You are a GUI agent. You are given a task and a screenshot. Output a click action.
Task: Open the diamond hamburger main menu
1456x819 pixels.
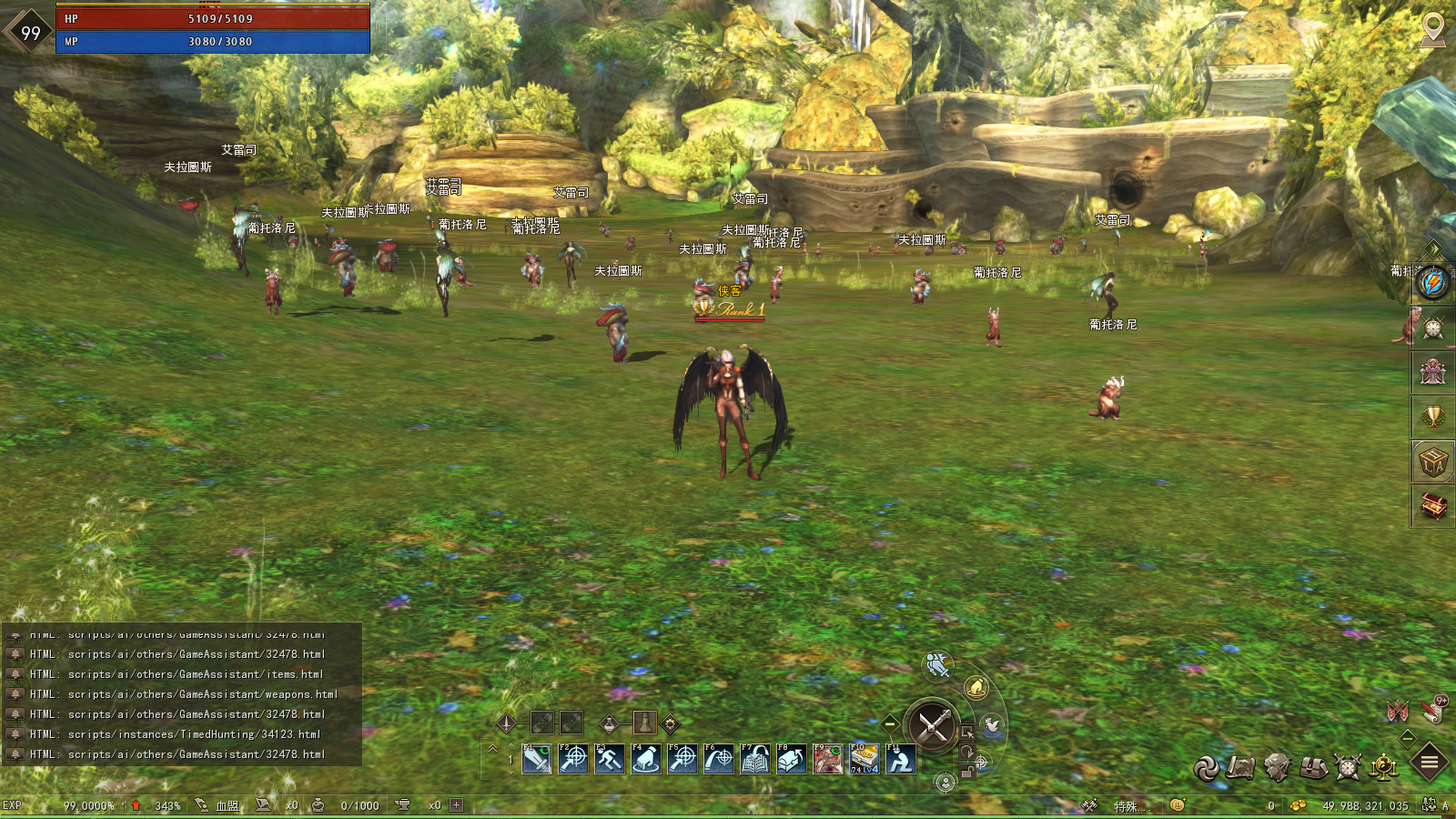coord(1428,763)
